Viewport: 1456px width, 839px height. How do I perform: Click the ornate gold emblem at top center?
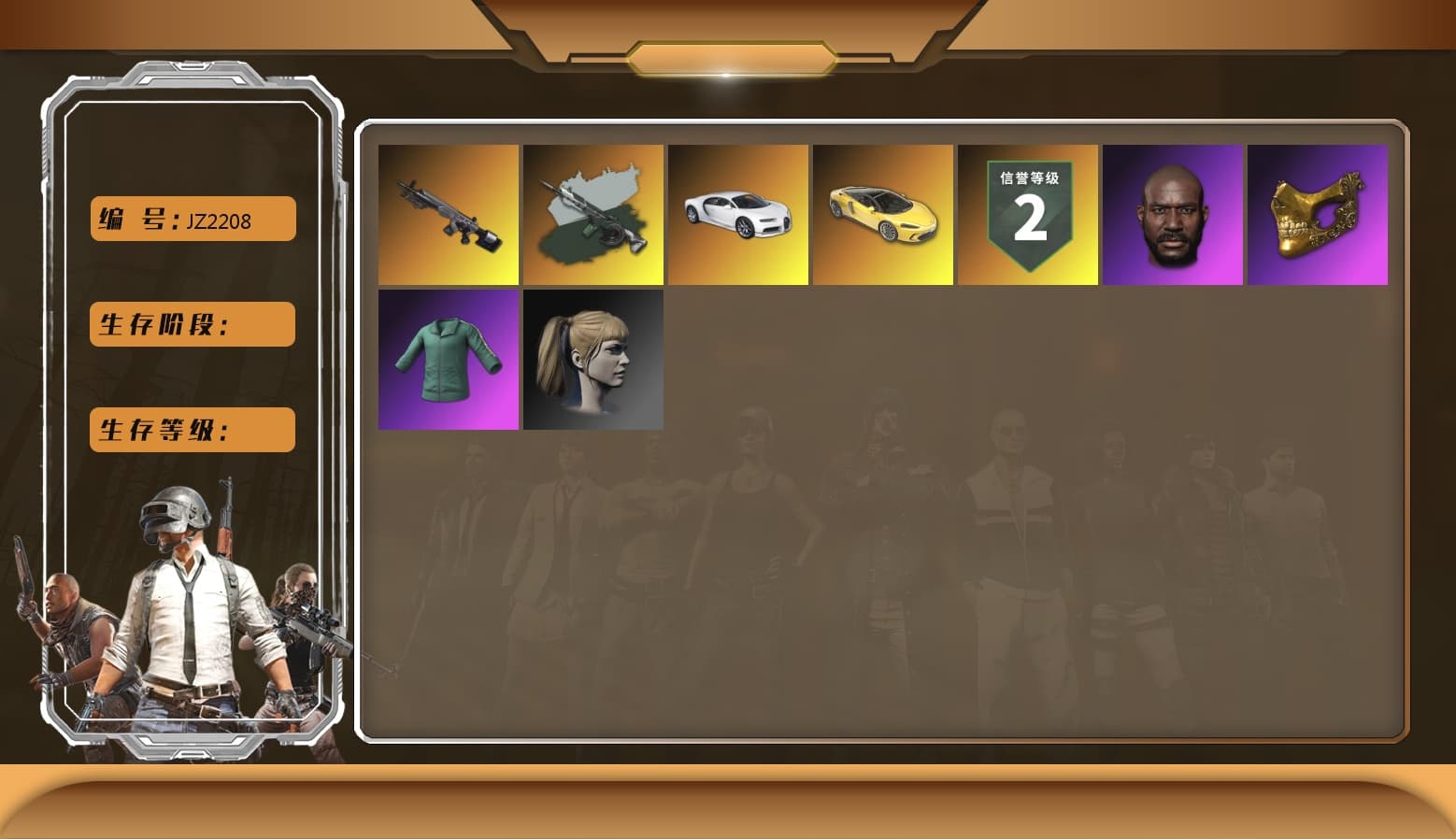728,56
